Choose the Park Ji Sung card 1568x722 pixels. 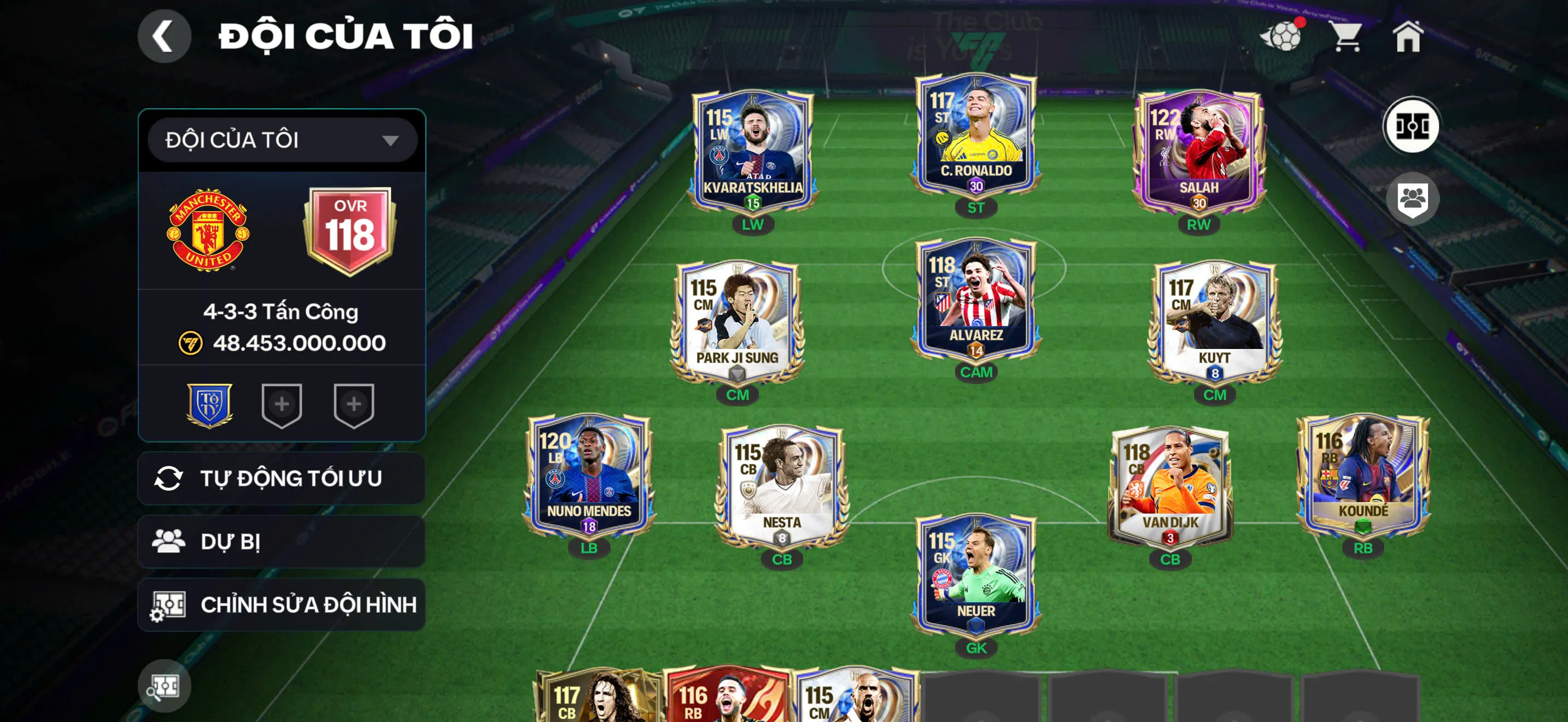click(x=737, y=323)
